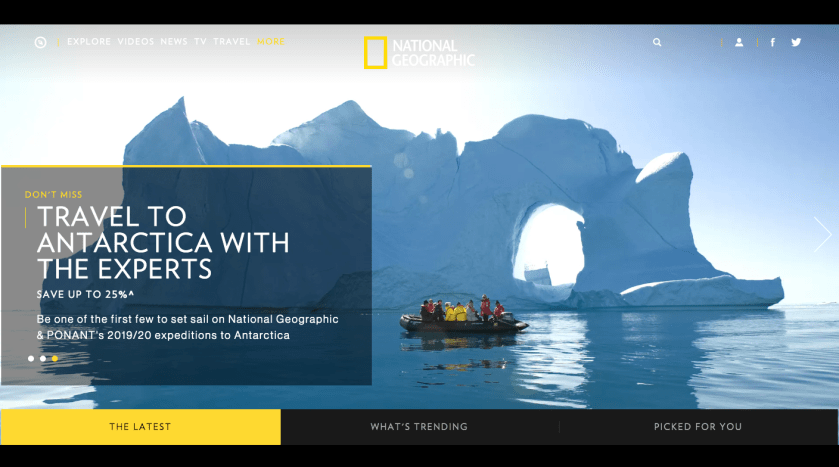
Task: Open the user account icon
Action: [739, 43]
